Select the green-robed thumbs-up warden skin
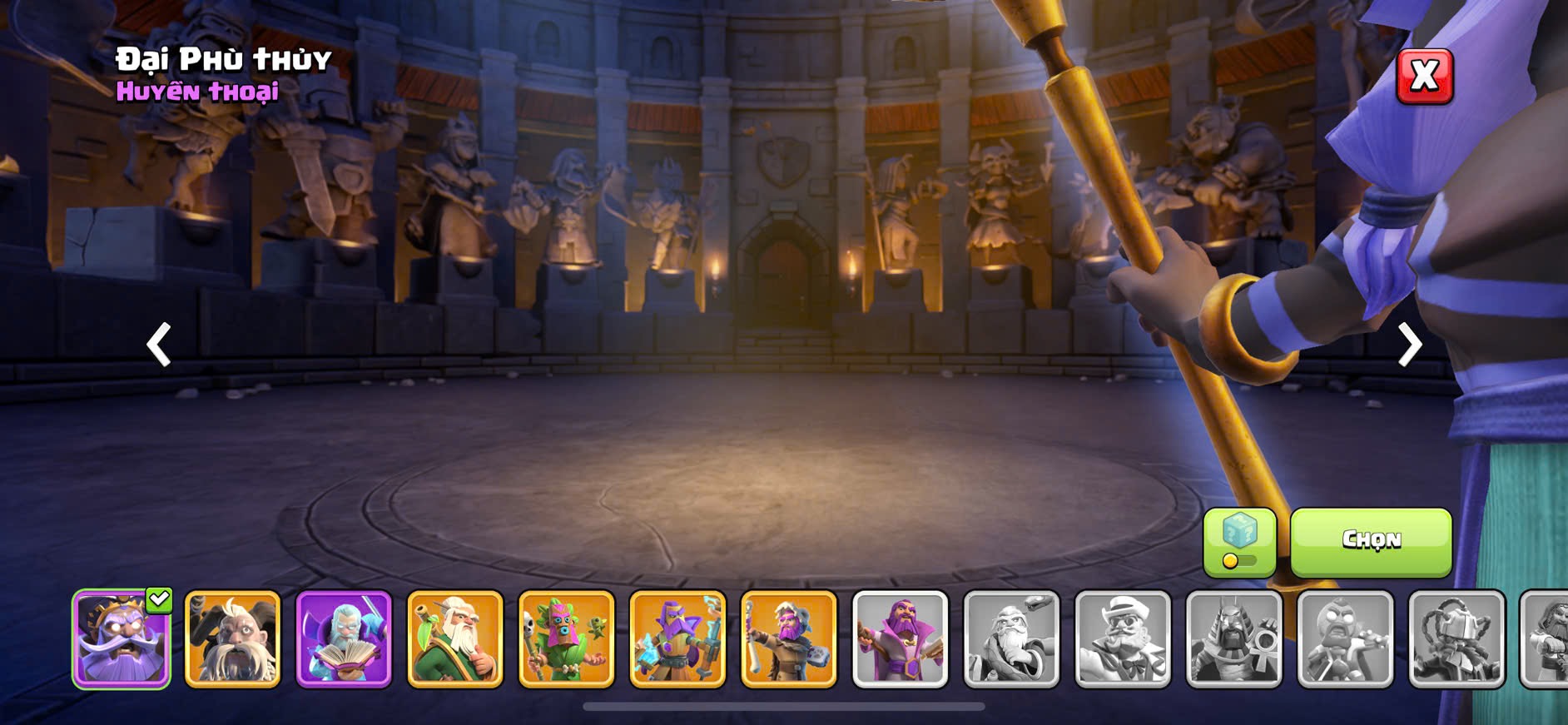1568x725 pixels. click(455, 639)
